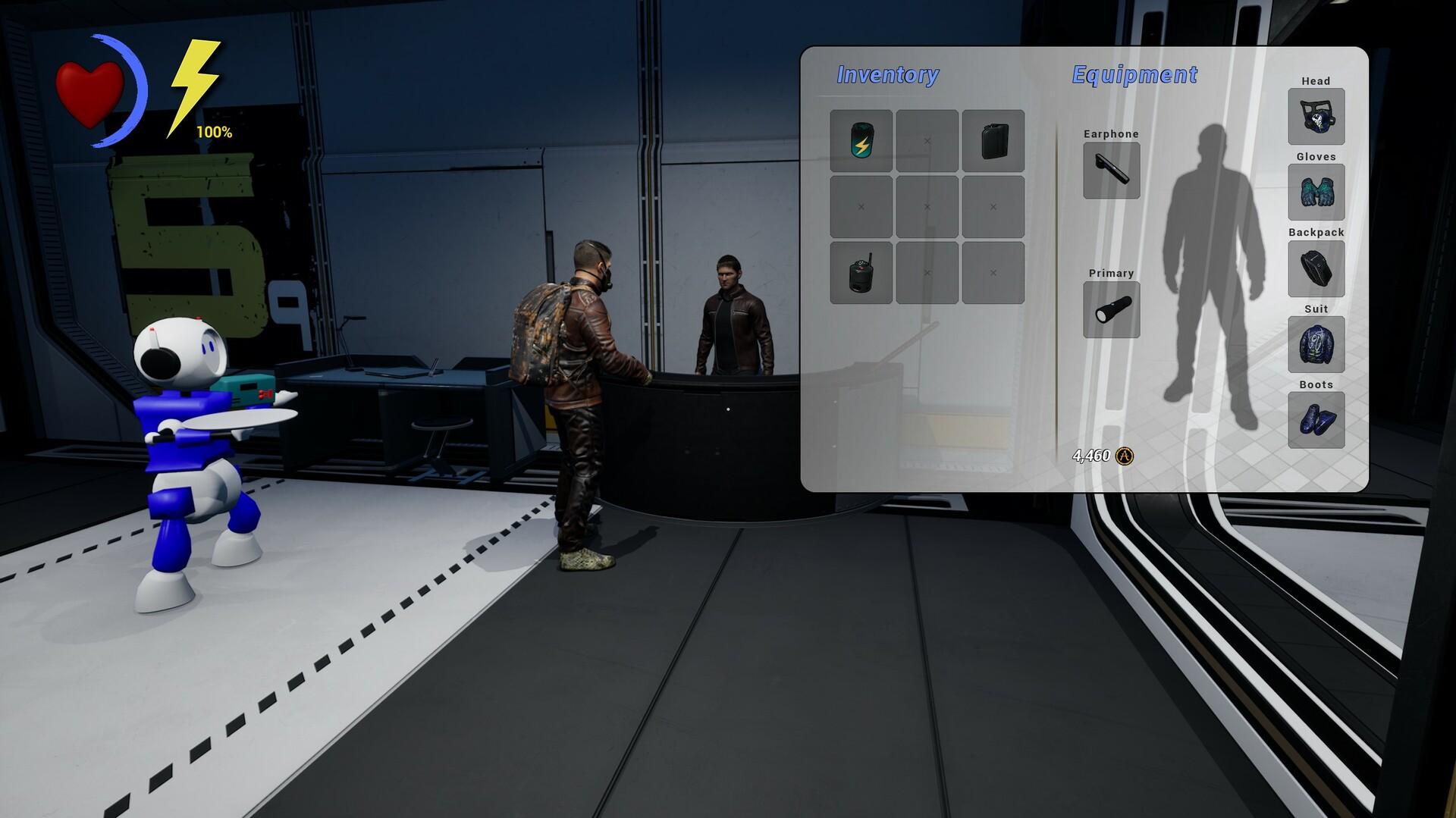Pick the black jerry can item
The height and width of the screenshot is (818, 1456).
pos(993,141)
